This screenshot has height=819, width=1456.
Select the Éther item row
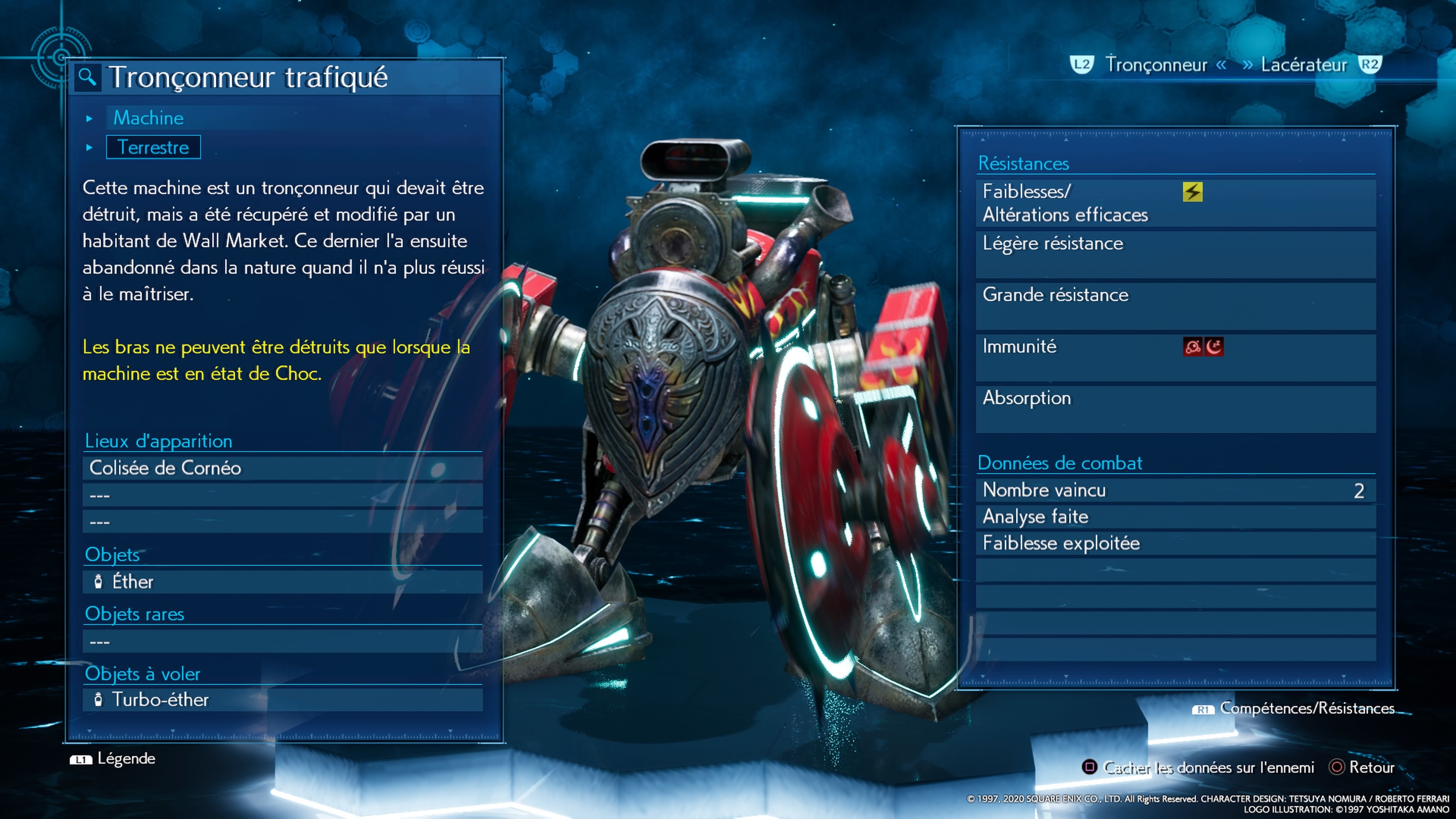[x=282, y=582]
